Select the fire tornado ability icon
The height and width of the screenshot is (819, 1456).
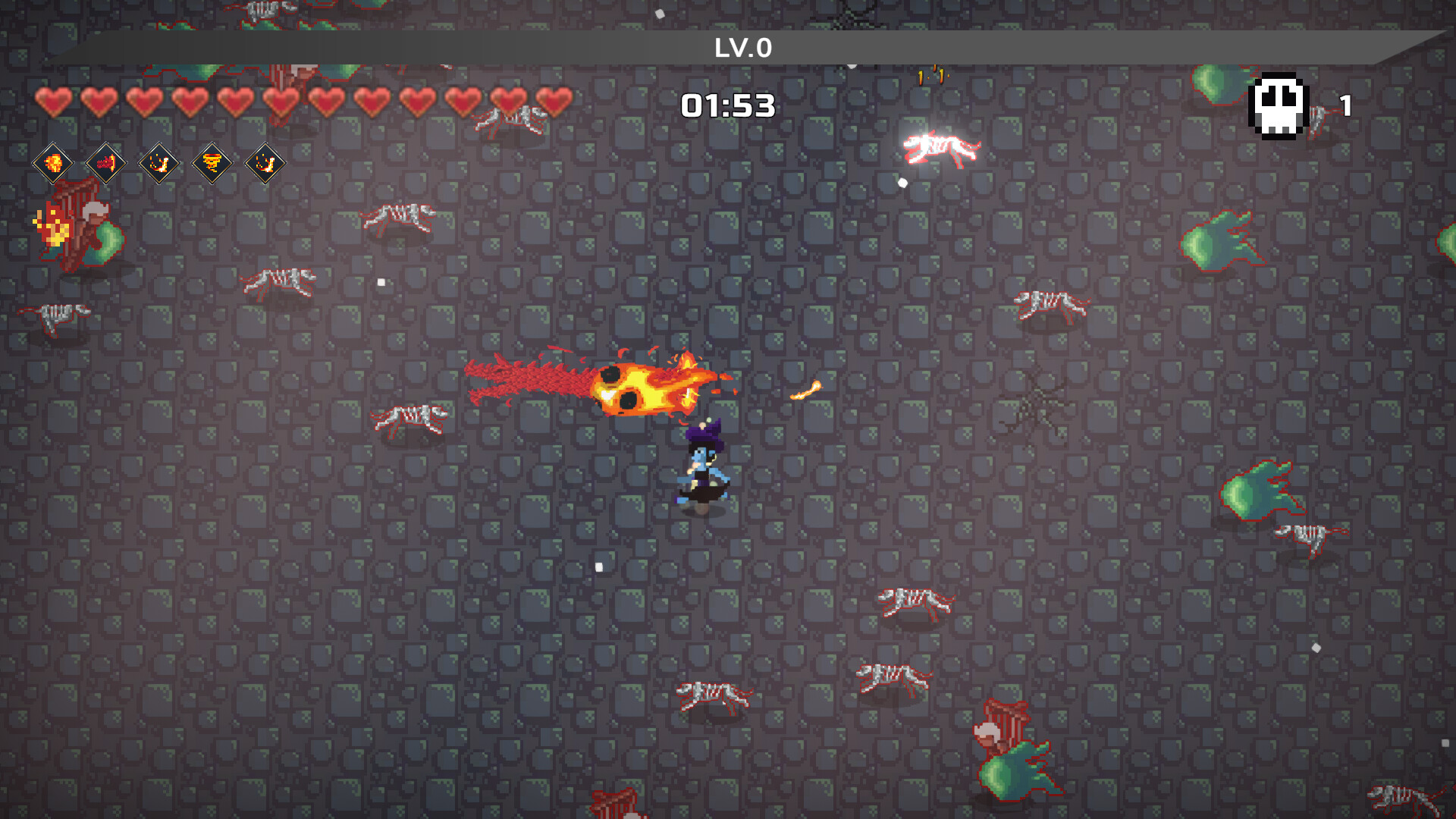[213, 163]
